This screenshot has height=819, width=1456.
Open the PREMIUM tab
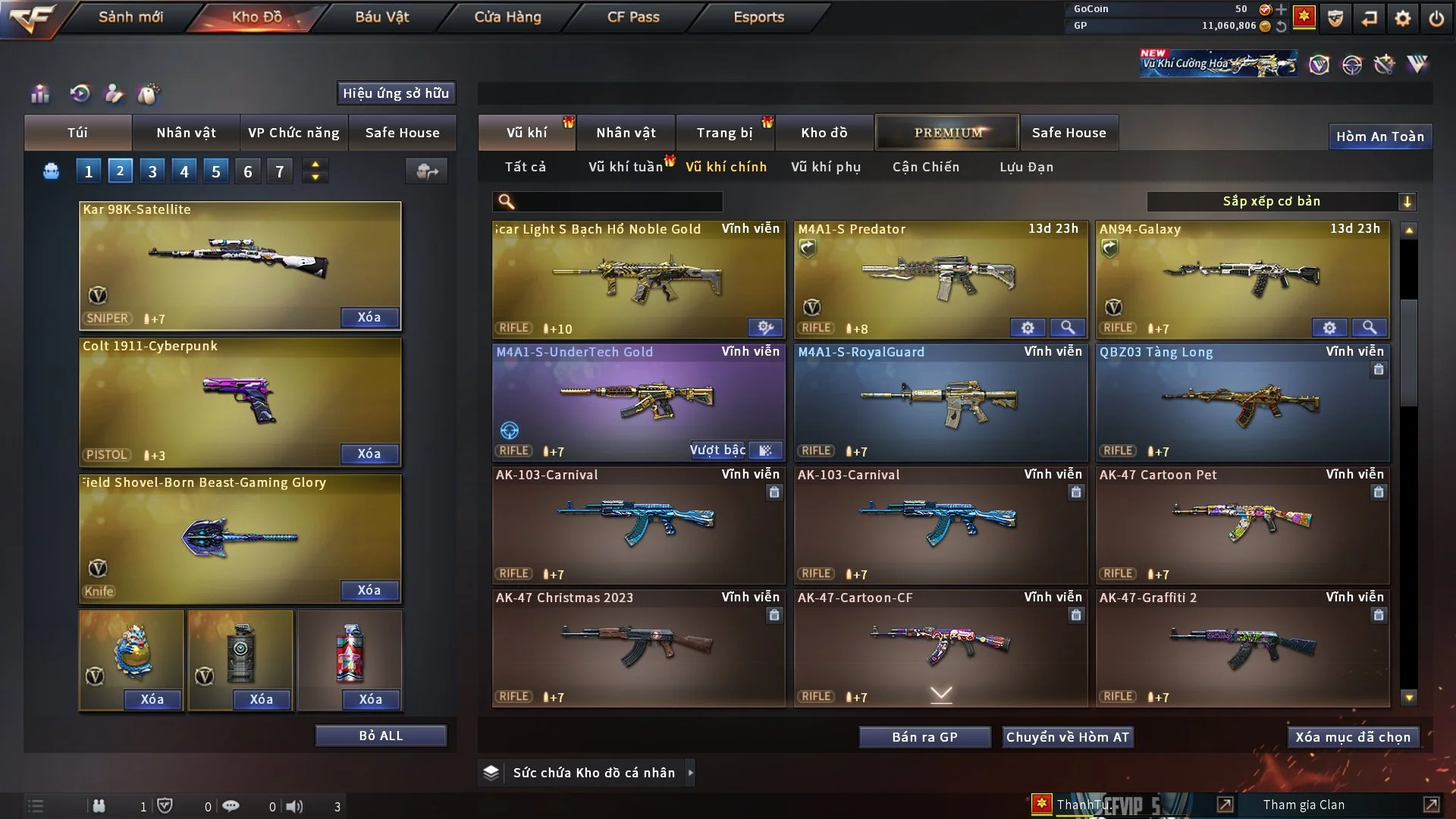(x=947, y=133)
